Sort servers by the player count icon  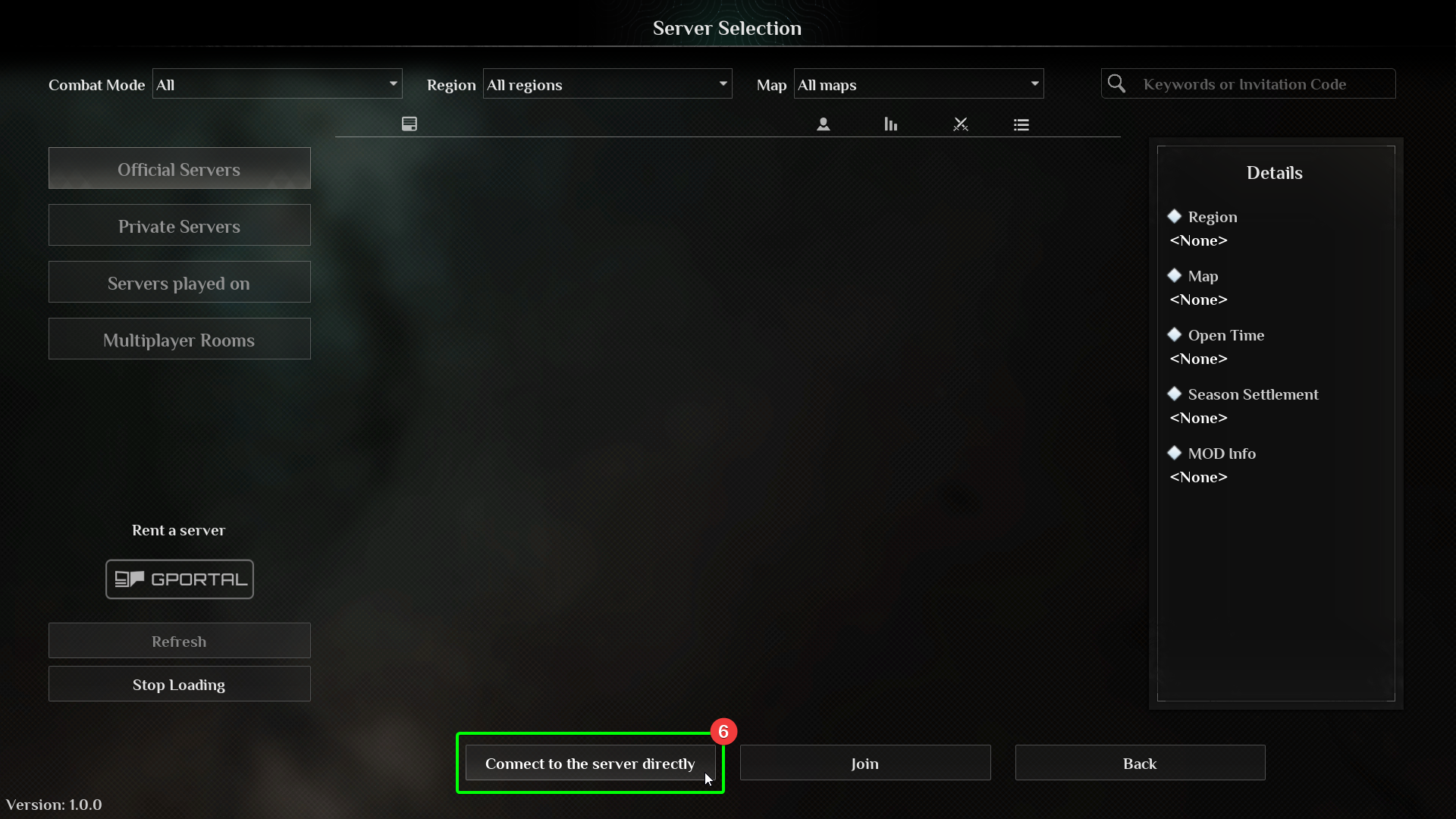[x=824, y=124]
